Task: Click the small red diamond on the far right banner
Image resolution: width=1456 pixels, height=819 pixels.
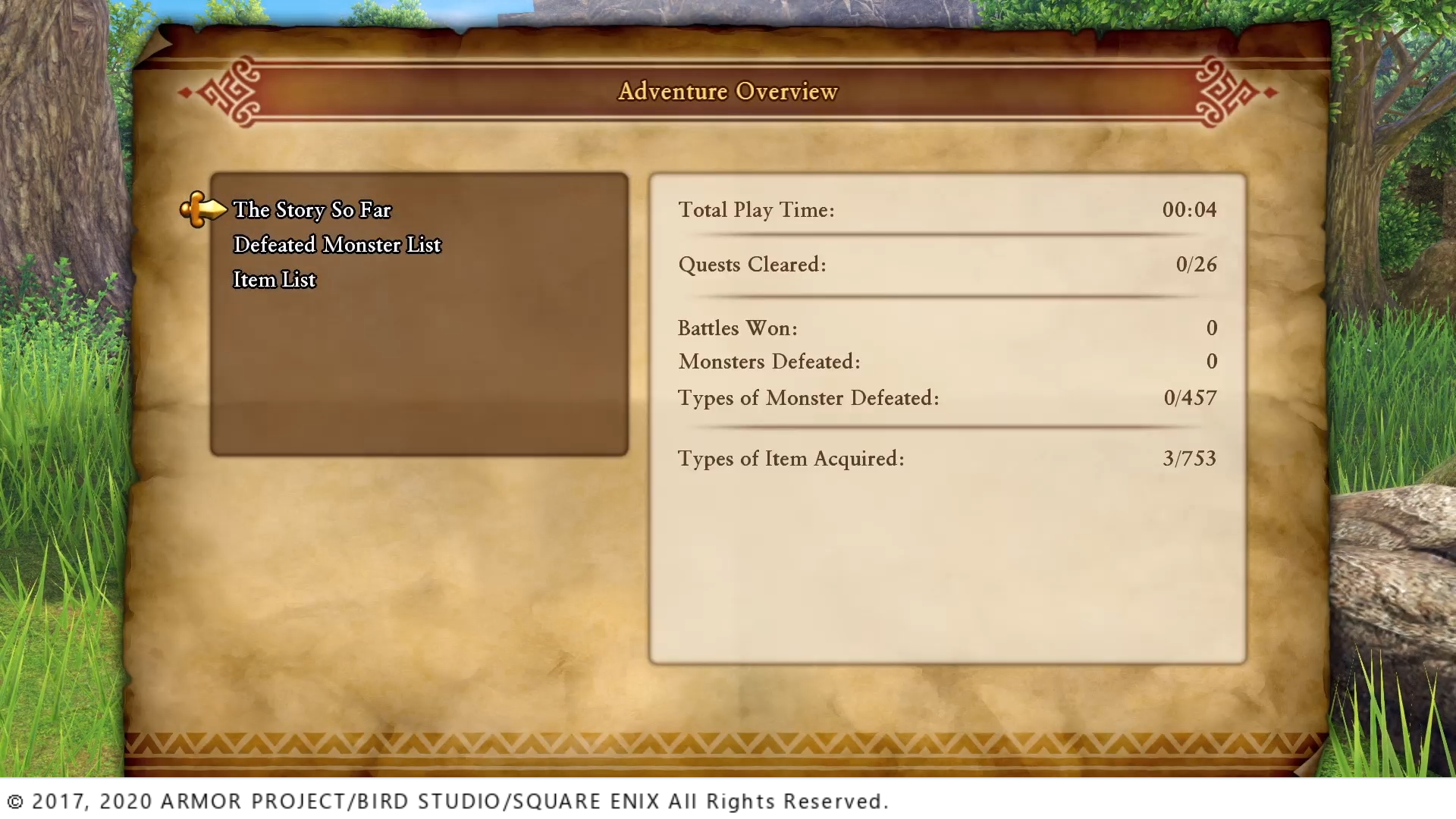Action: [x=1270, y=92]
